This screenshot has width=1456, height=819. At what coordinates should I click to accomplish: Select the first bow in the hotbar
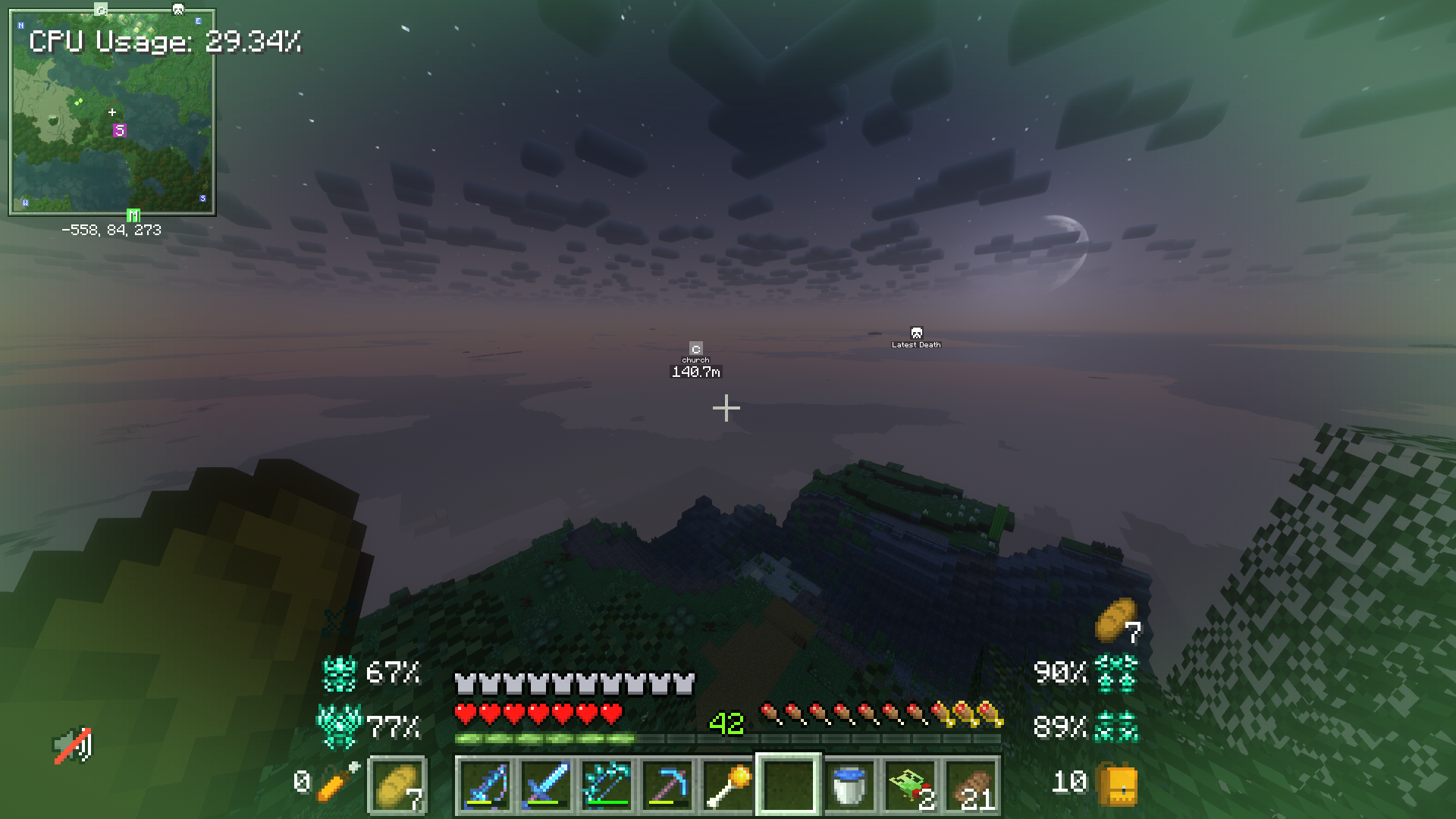point(485,786)
